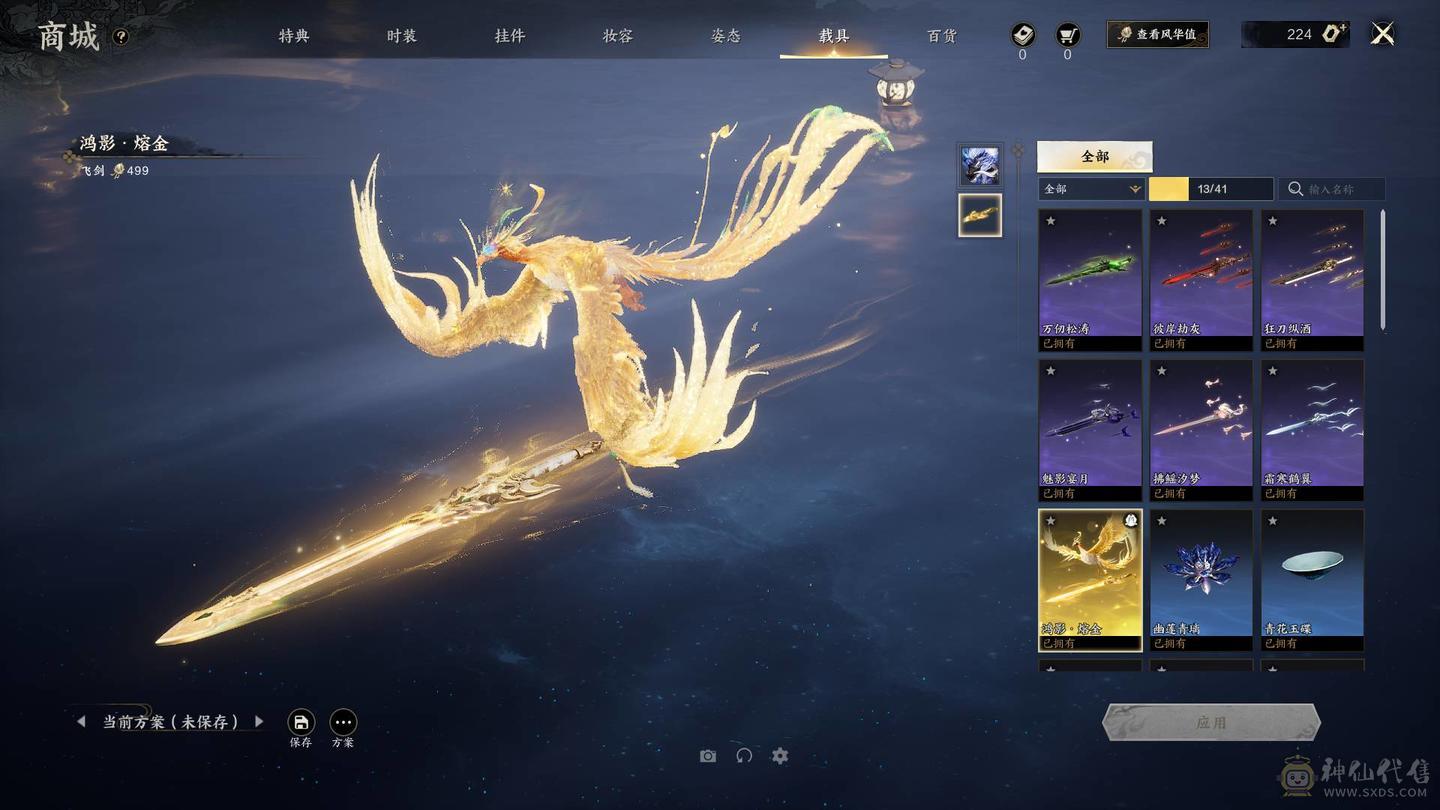
Task: Select the 挂件 tab
Action: point(509,36)
